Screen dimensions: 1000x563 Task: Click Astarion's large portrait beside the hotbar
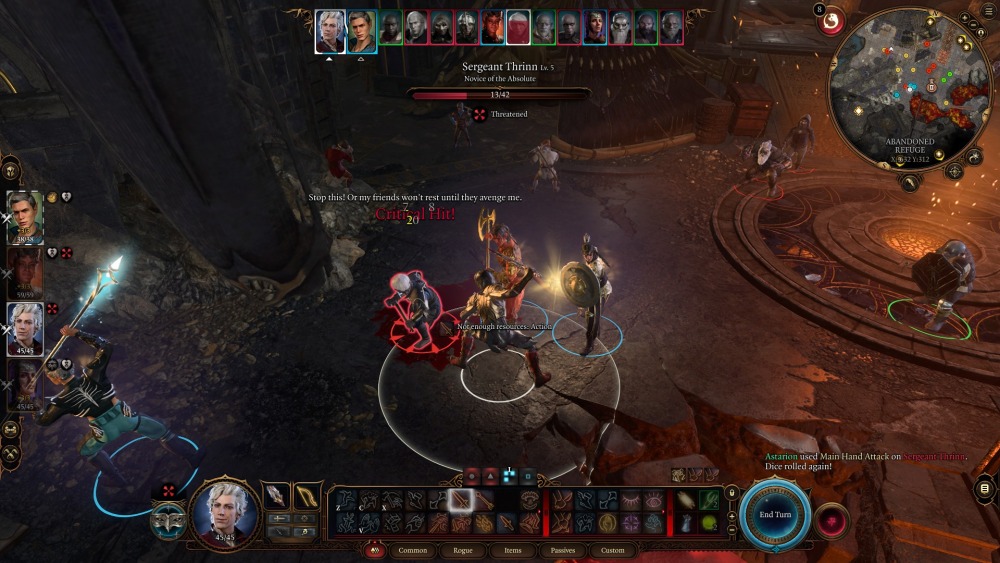click(x=226, y=513)
